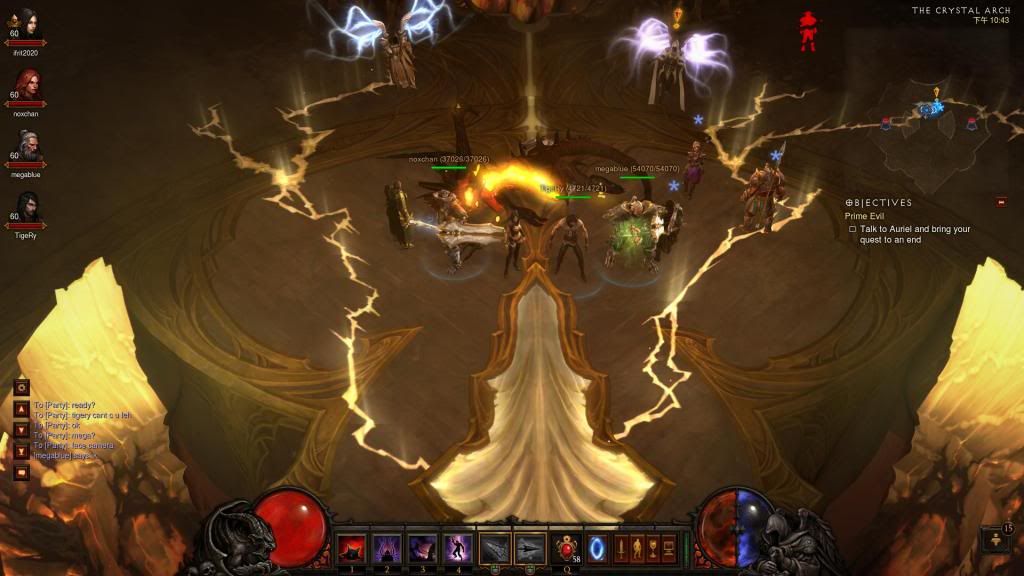1024x576 pixels.
Task: Open the blue town portal
Action: [x=597, y=549]
